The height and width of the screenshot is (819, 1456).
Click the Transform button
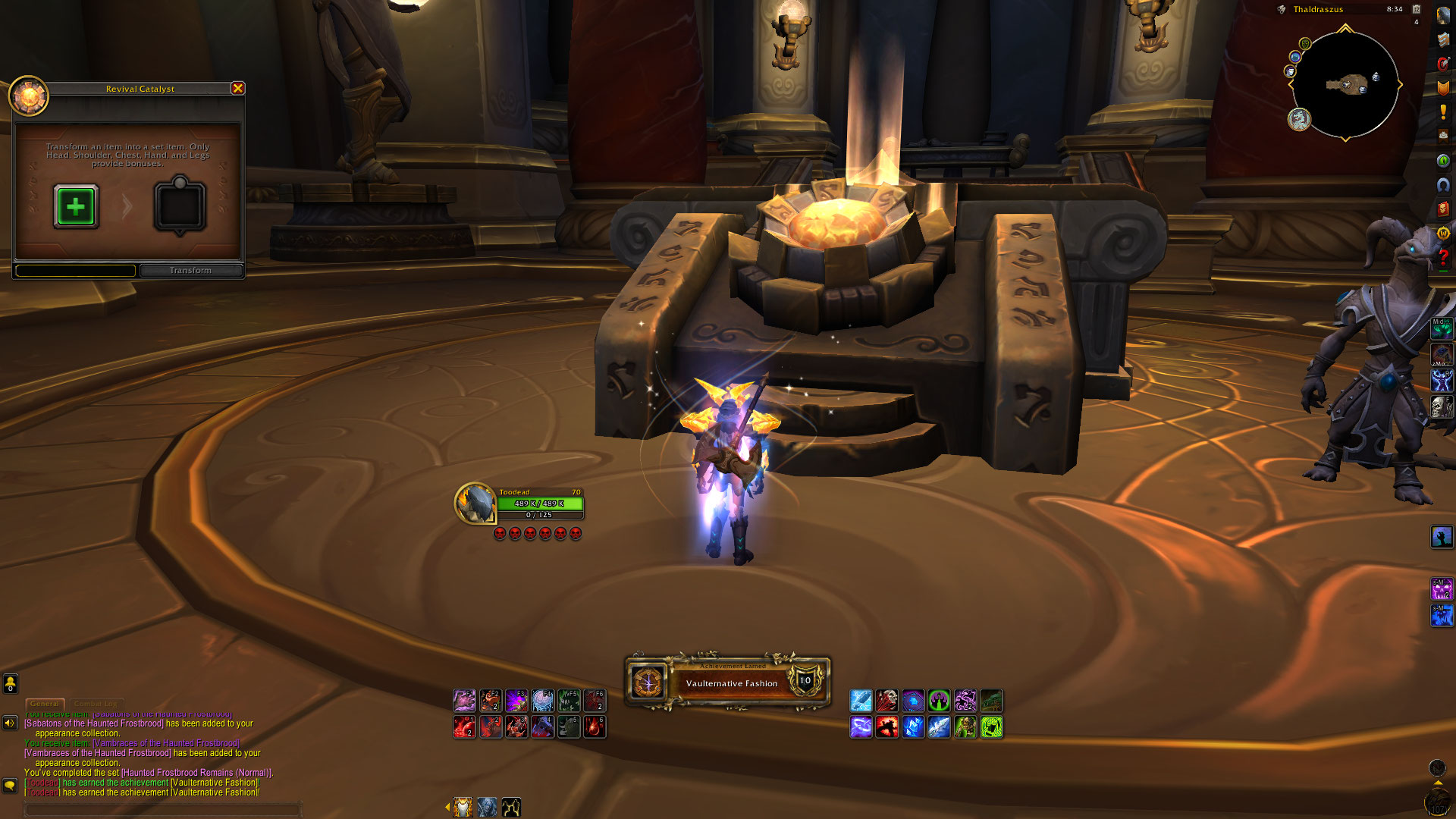pyautogui.click(x=191, y=271)
